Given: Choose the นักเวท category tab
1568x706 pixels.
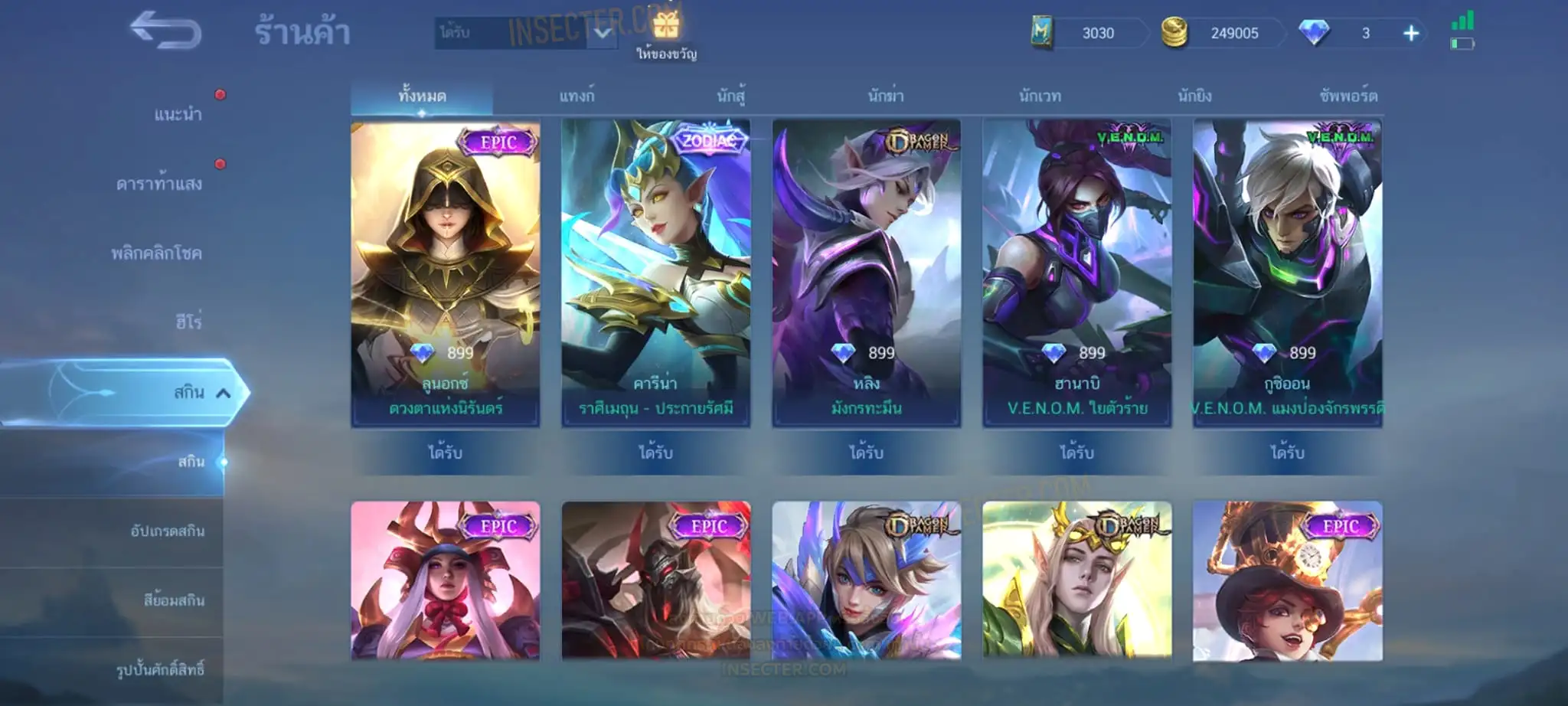Looking at the screenshot, I should [x=1040, y=96].
